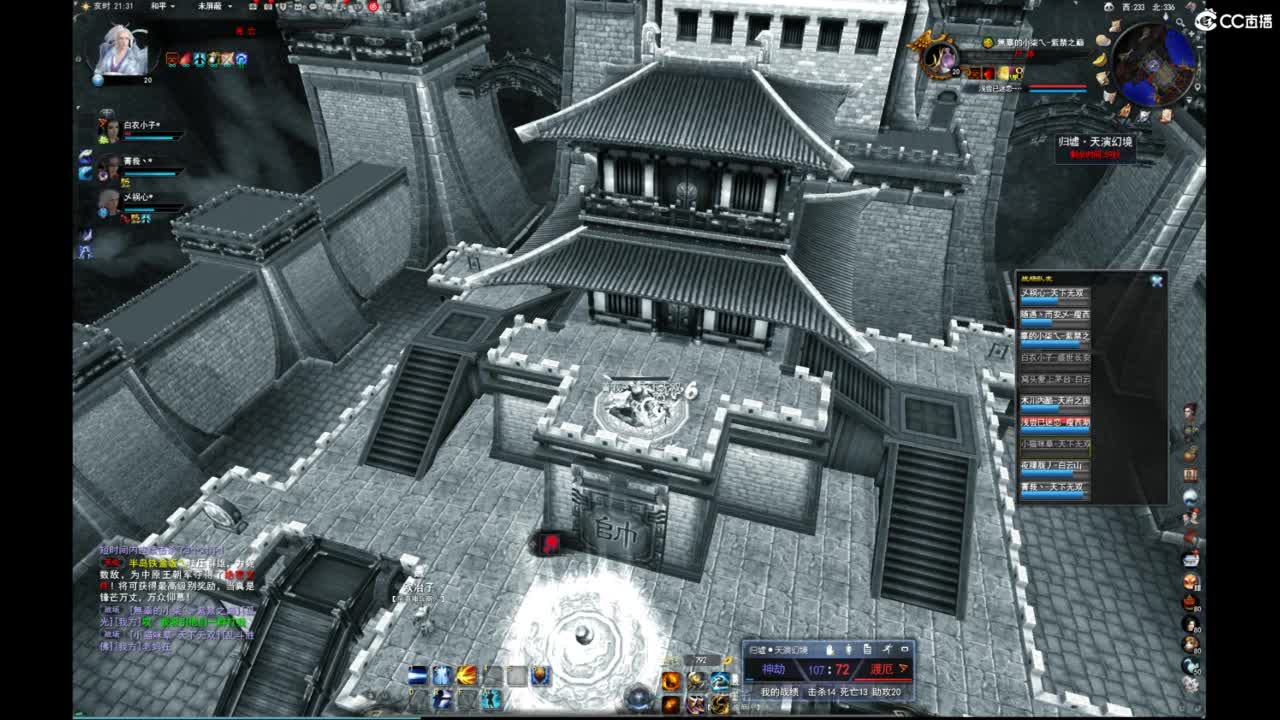
Task: Select the teal silhouette skill on lower hotbar
Action: pos(490,700)
